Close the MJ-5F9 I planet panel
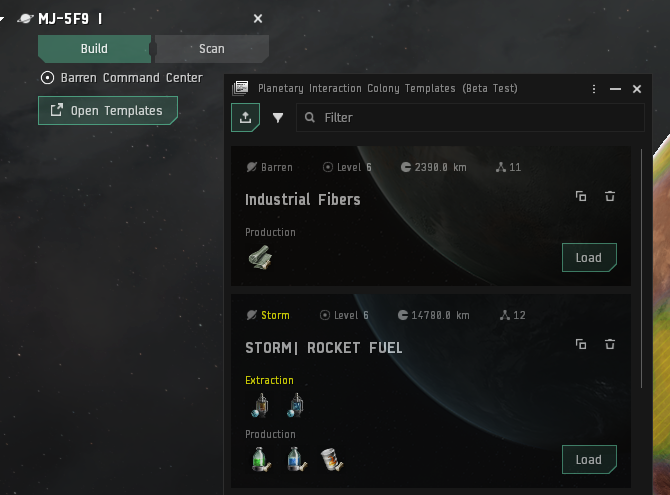The image size is (670, 495). [258, 19]
